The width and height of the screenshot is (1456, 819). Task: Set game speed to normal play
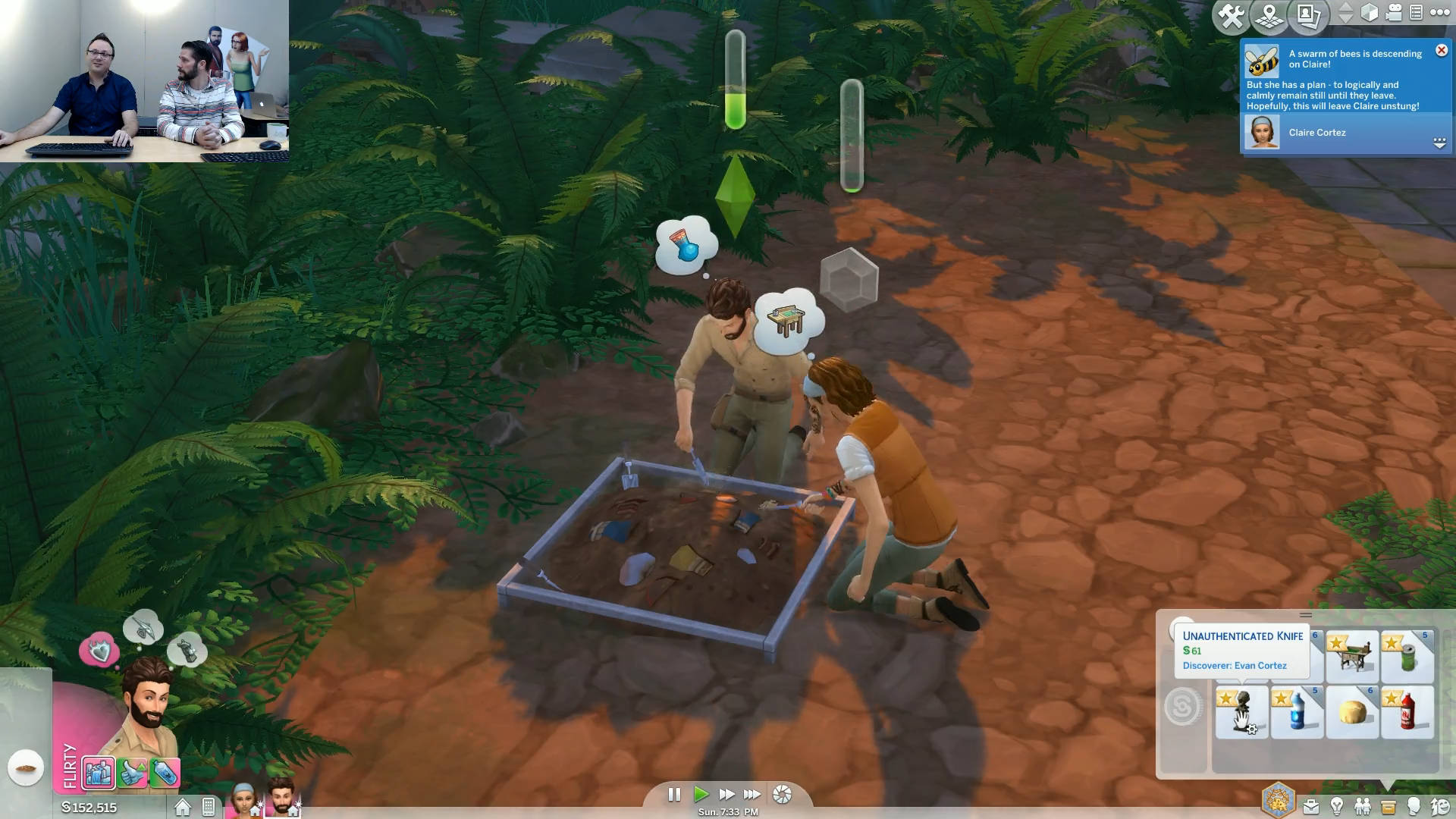(x=701, y=794)
